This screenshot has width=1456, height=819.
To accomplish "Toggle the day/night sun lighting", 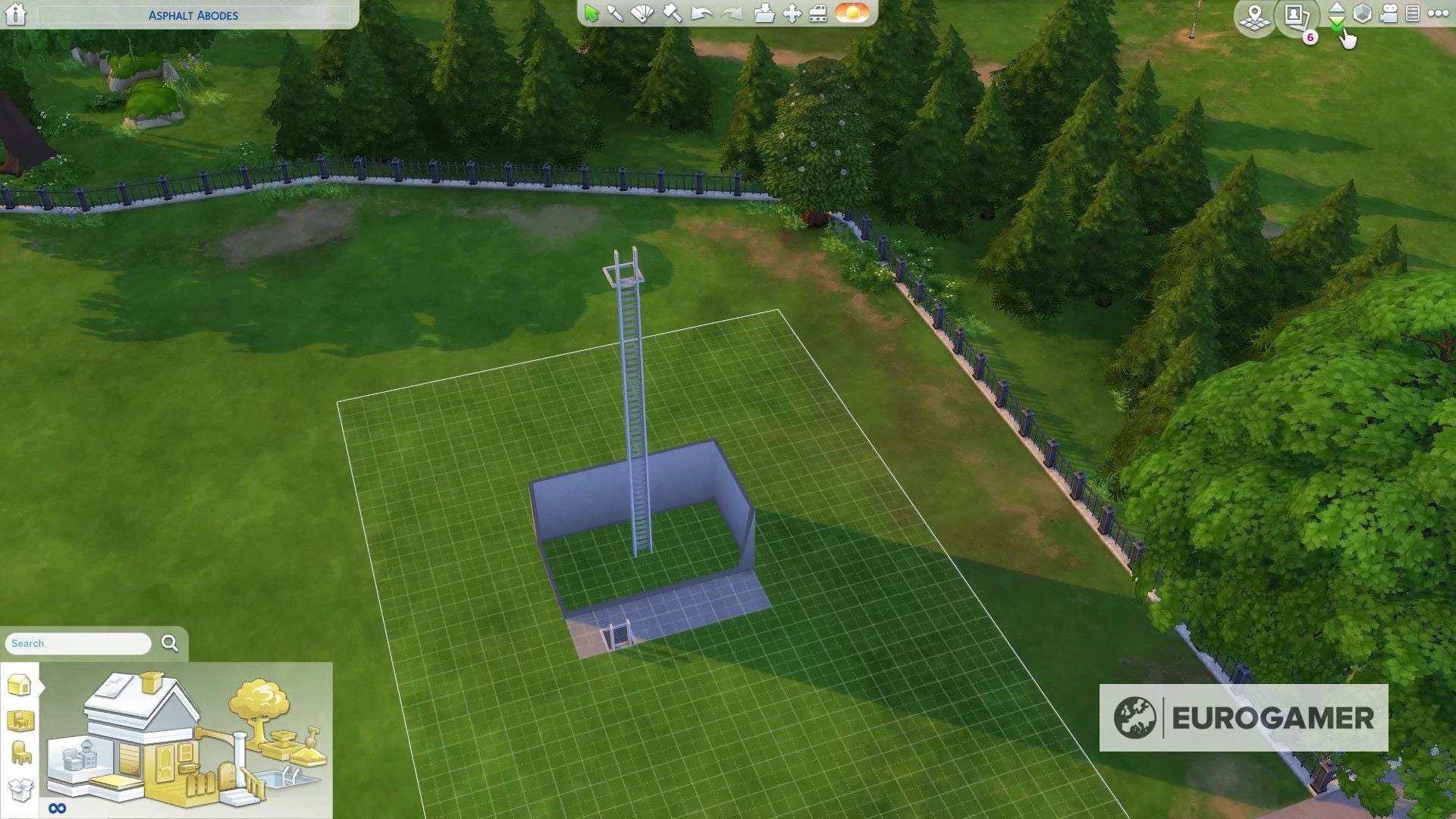I will (850, 14).
